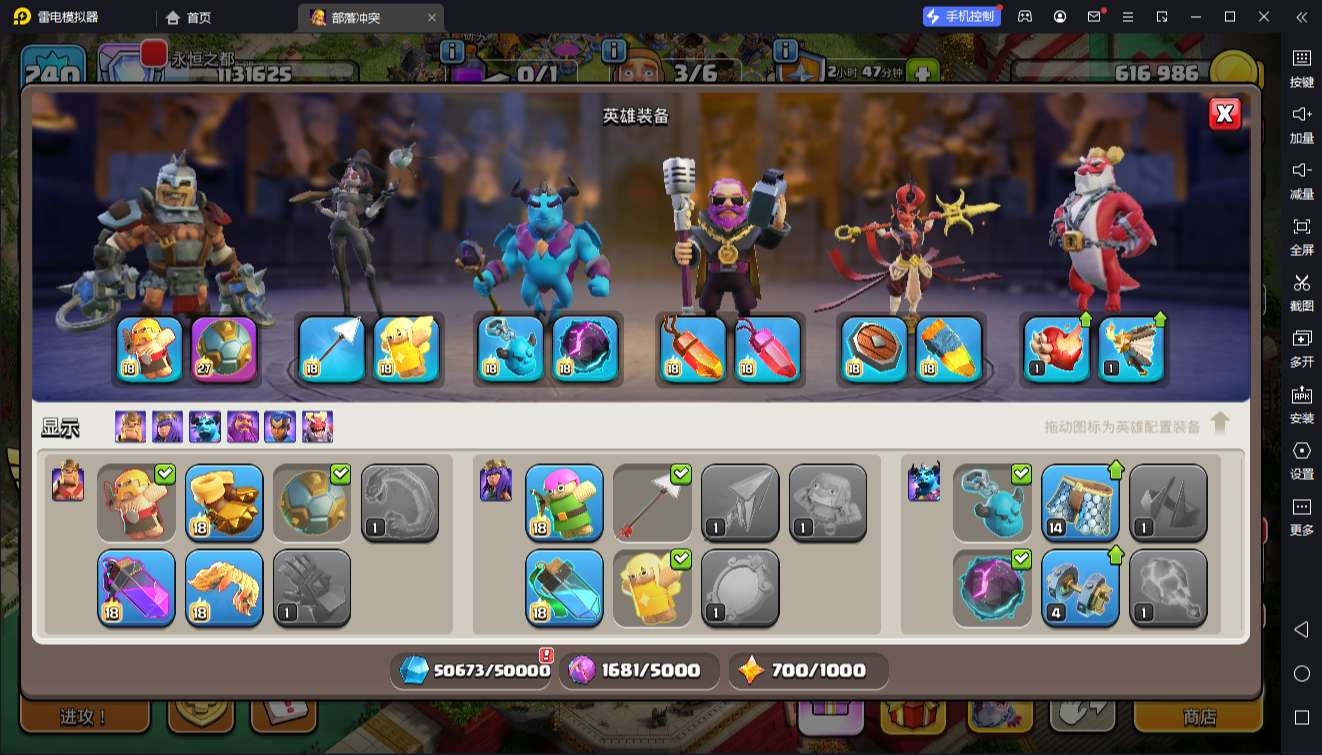Select the level 27 purple shield orb slot
The image size is (1322, 755).
click(x=224, y=349)
